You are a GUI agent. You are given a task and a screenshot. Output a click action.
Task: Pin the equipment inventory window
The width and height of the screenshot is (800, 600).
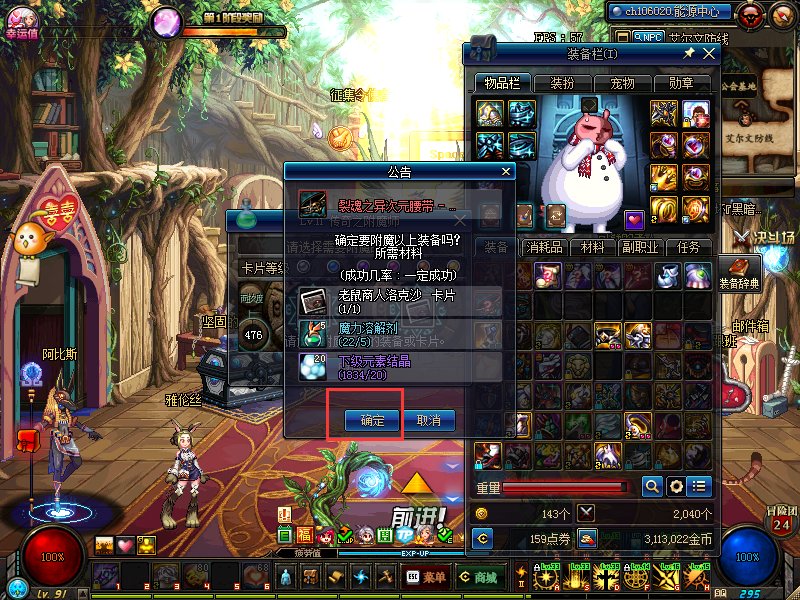click(x=689, y=53)
